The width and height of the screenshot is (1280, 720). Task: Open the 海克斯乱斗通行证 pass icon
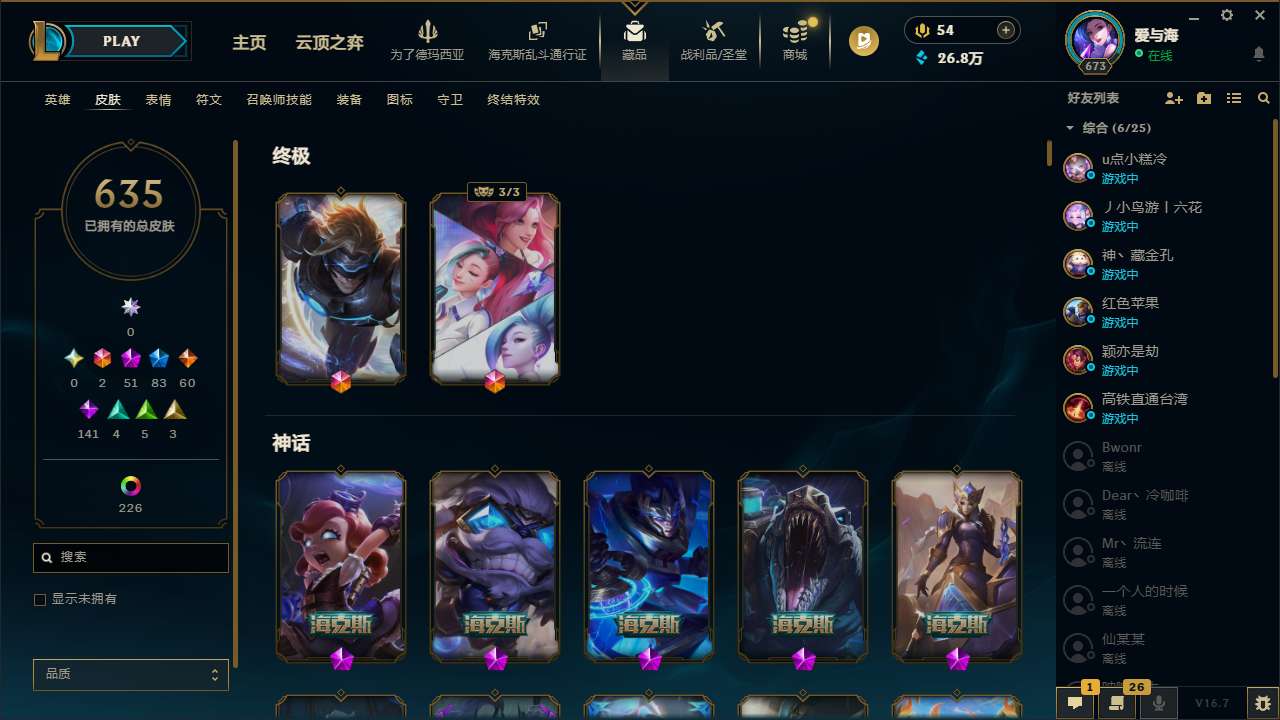(537, 33)
